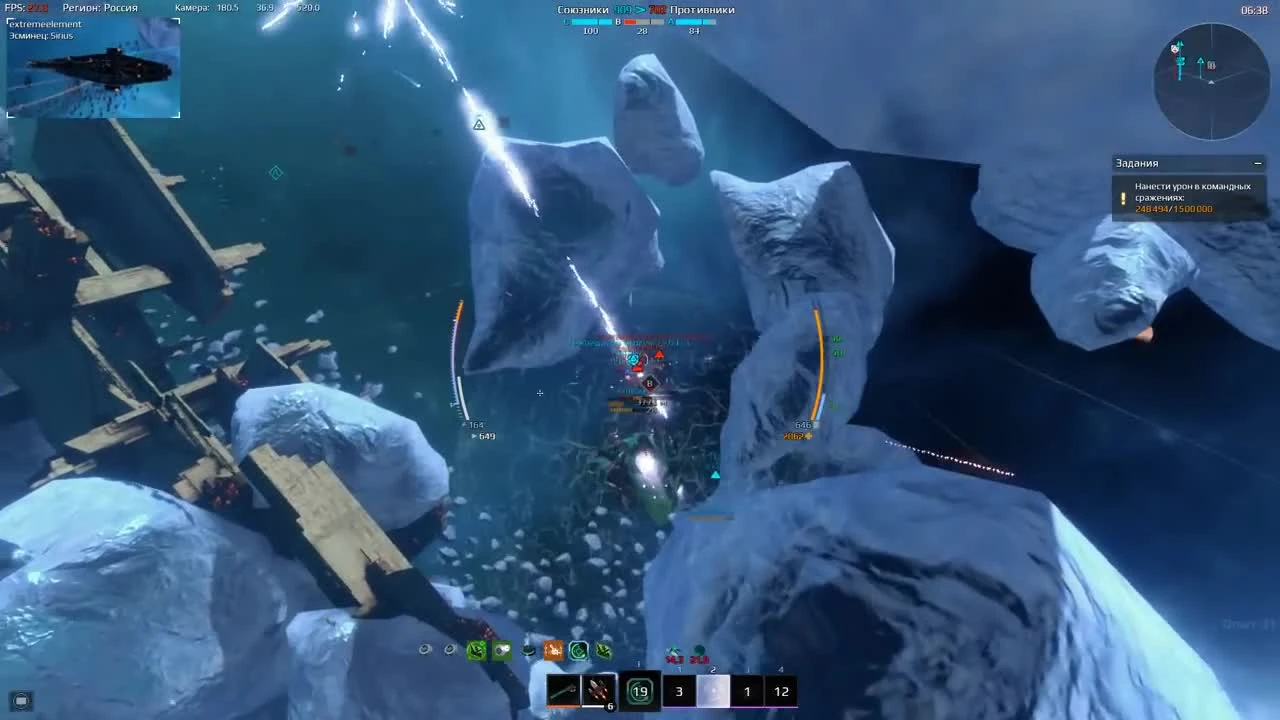Select the primary weapon slot icon
This screenshot has height=720, width=1280.
(x=565, y=690)
